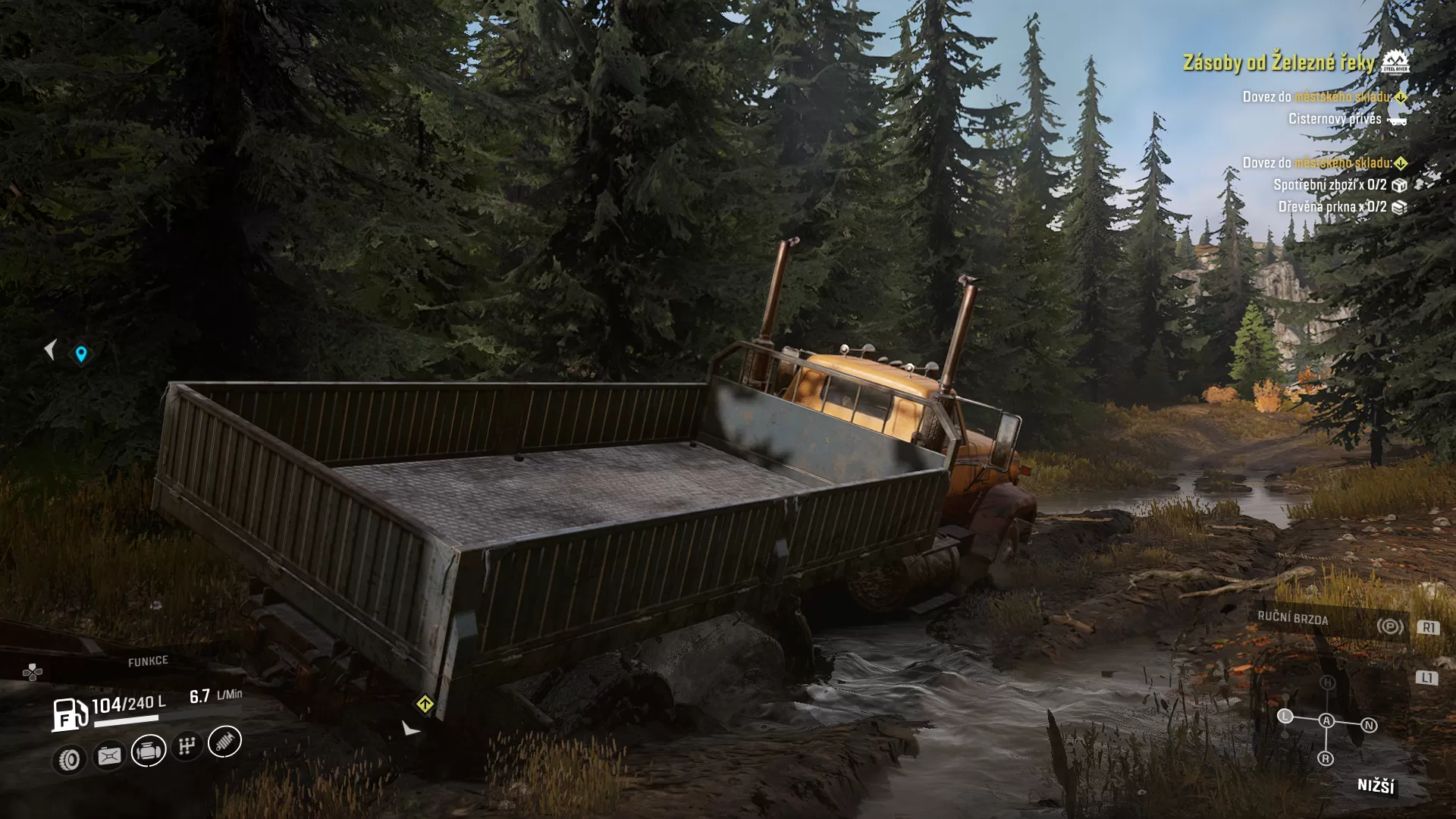Click the blue waypoint pin marker

[81, 353]
